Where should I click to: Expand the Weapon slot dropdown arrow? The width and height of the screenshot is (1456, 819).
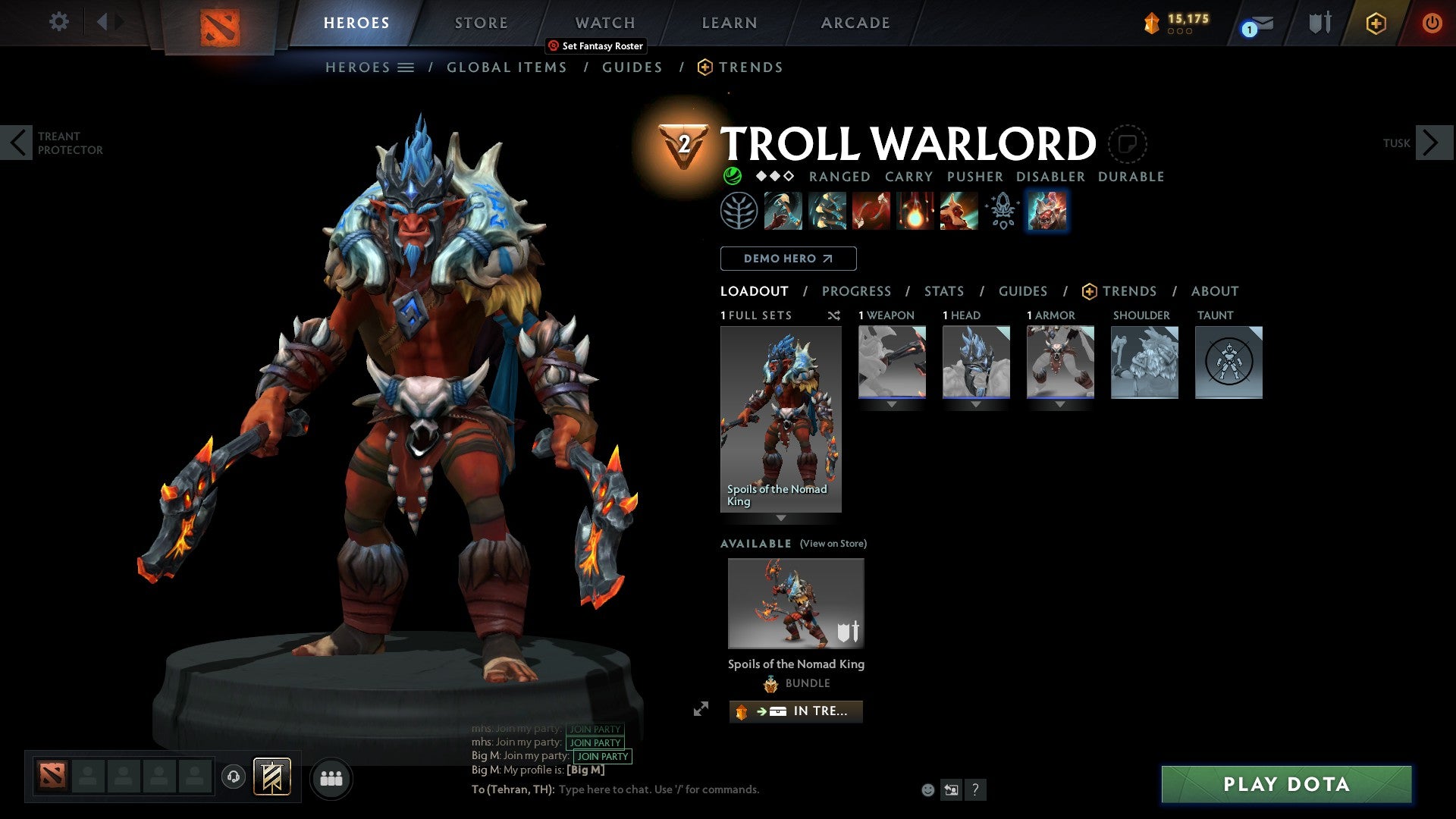pos(892,404)
